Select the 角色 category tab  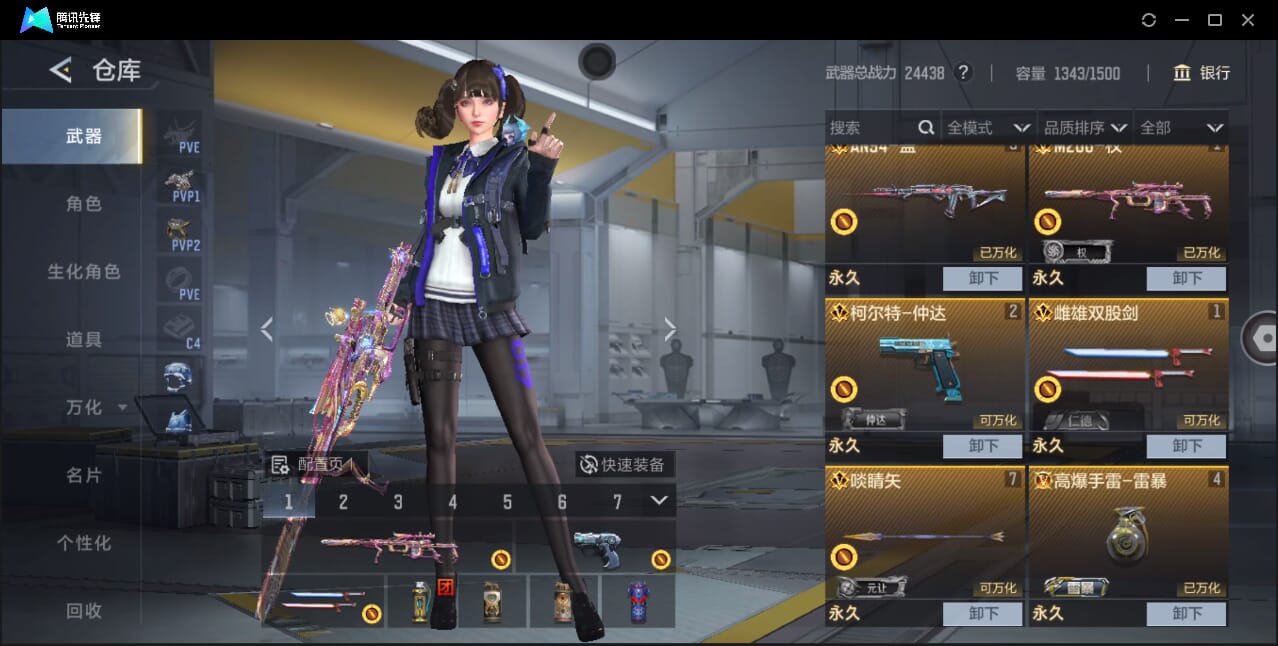click(x=84, y=204)
